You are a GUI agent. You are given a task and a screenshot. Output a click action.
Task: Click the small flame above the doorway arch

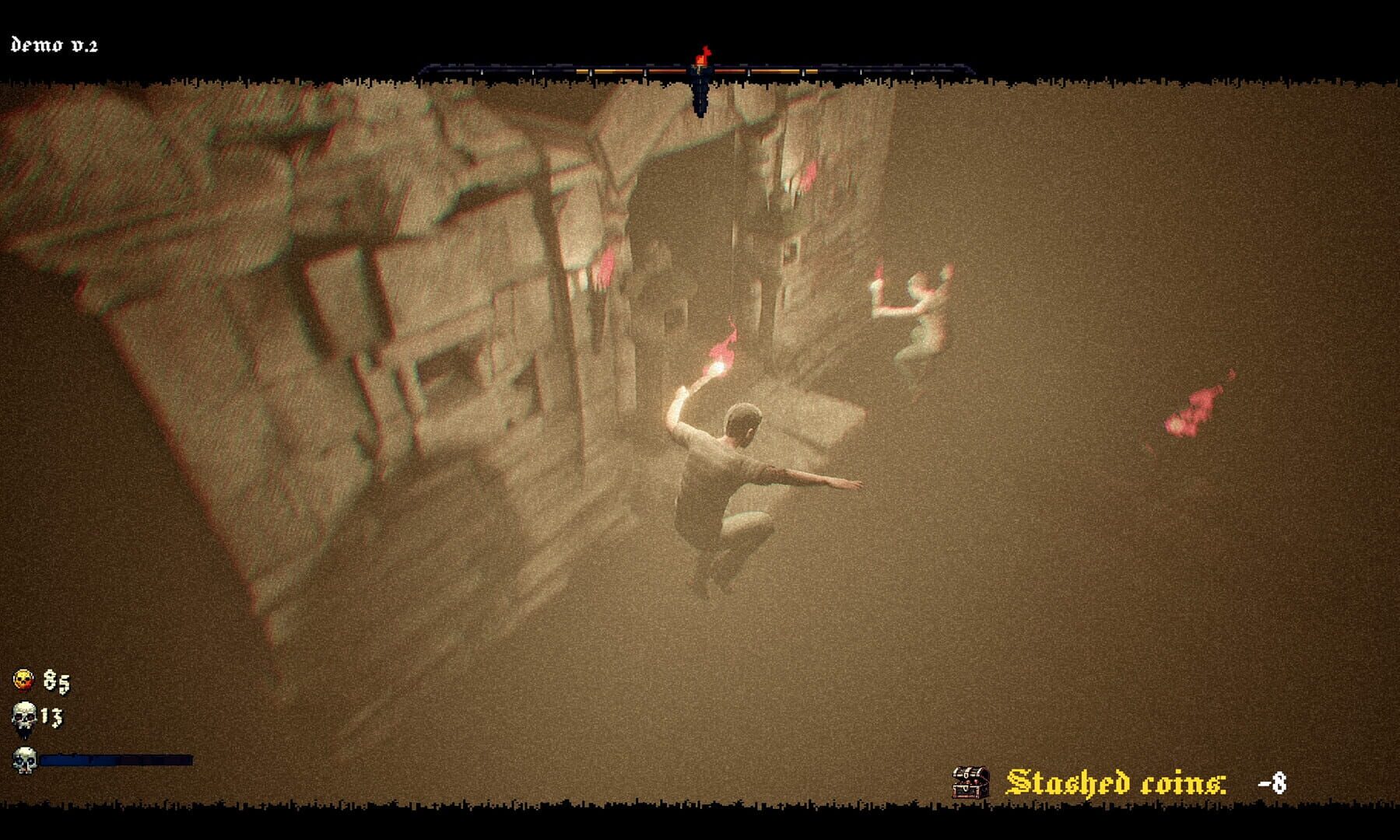click(809, 173)
